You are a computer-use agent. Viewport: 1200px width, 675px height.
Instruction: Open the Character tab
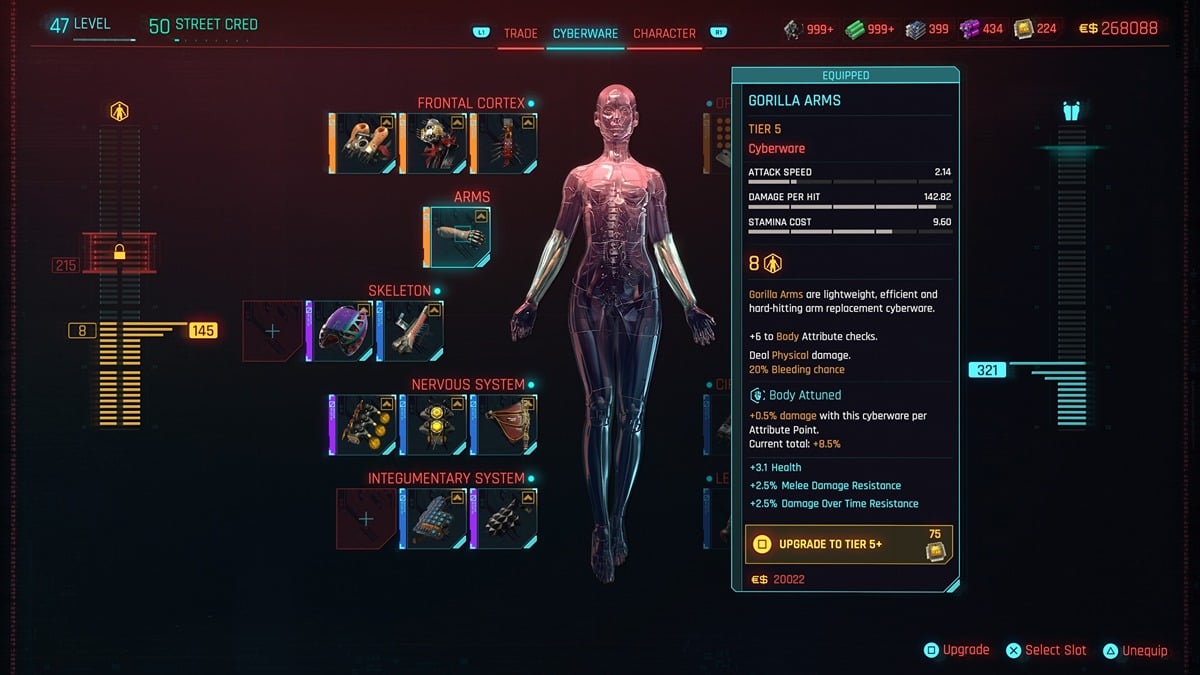click(664, 33)
